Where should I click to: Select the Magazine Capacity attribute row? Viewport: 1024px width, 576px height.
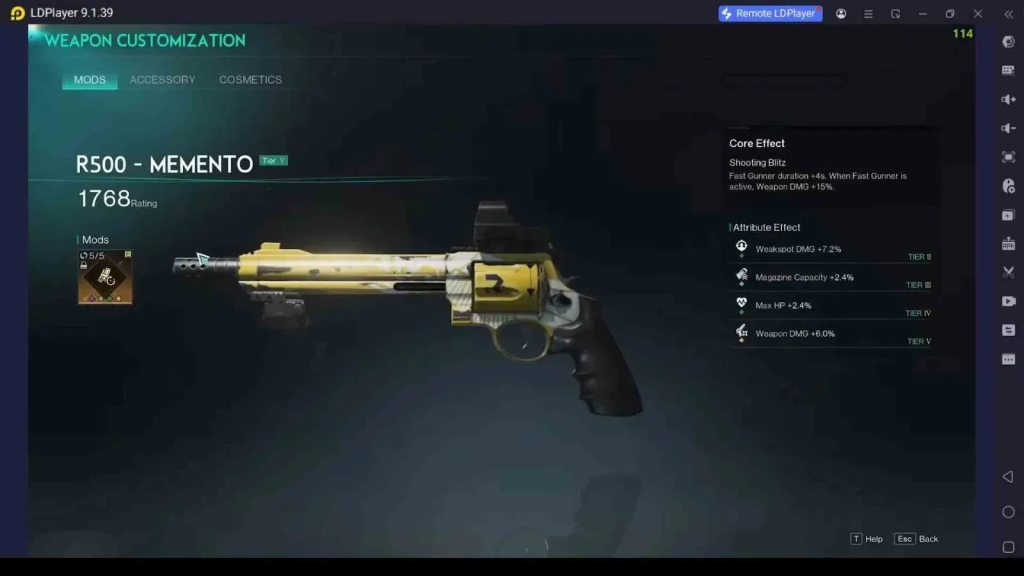pyautogui.click(x=832, y=277)
